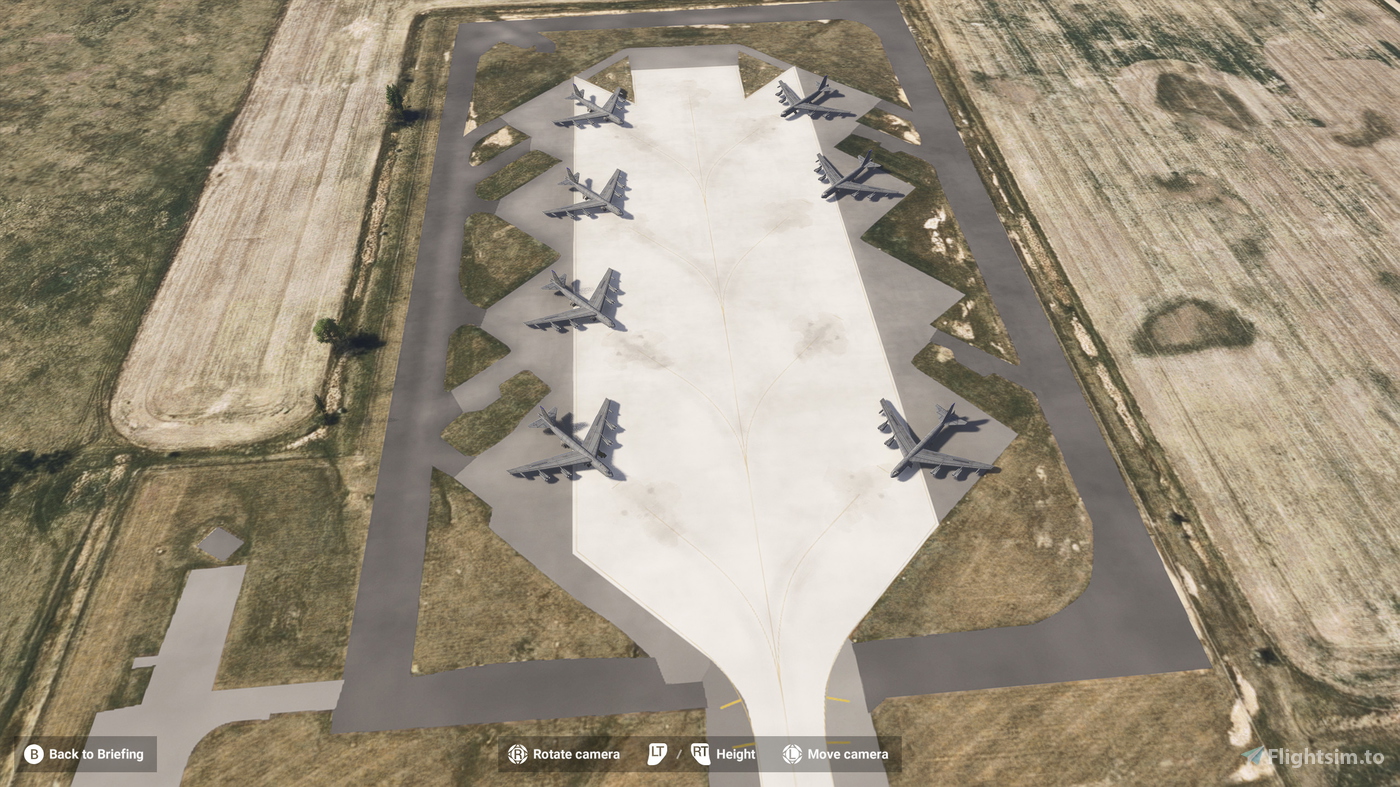Image resolution: width=1400 pixels, height=787 pixels.
Task: Click the LT trigger icon
Action: 658,753
